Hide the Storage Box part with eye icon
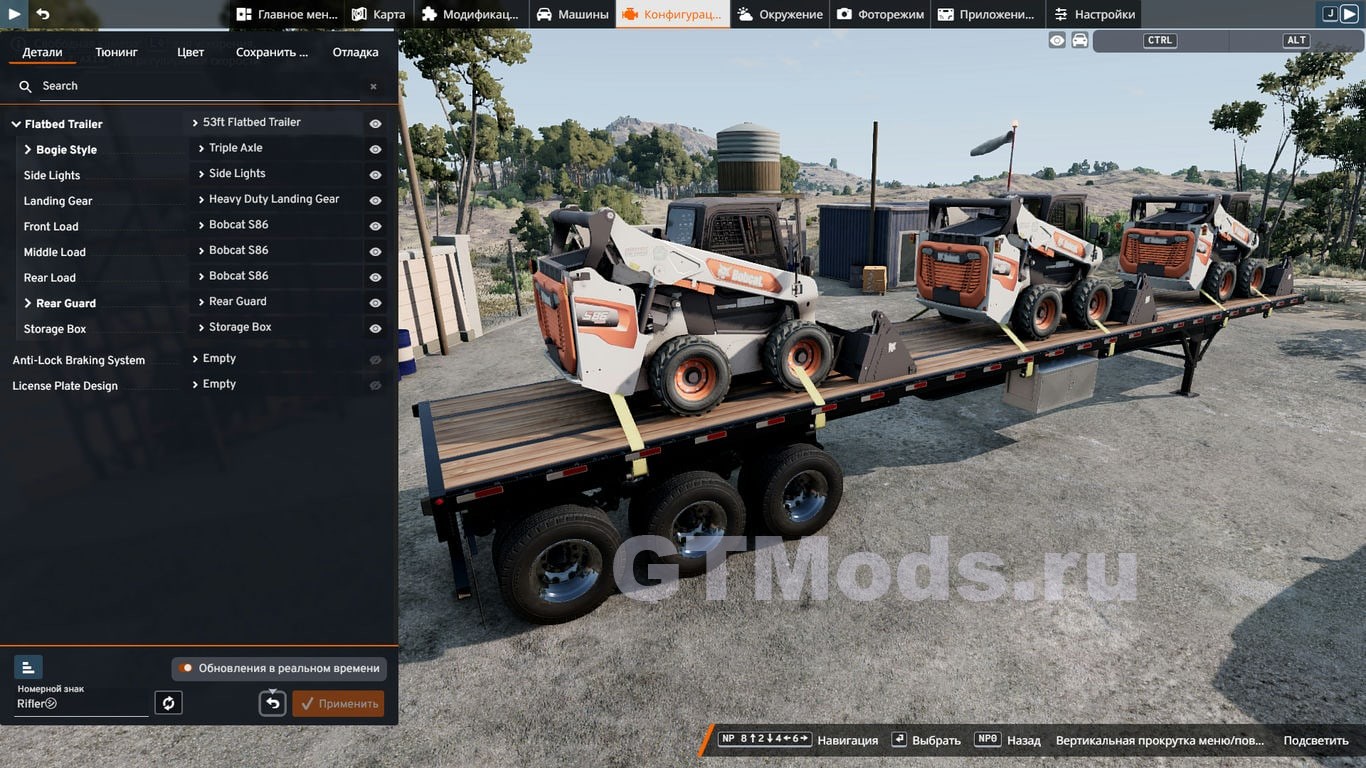The image size is (1366, 768). coord(375,328)
